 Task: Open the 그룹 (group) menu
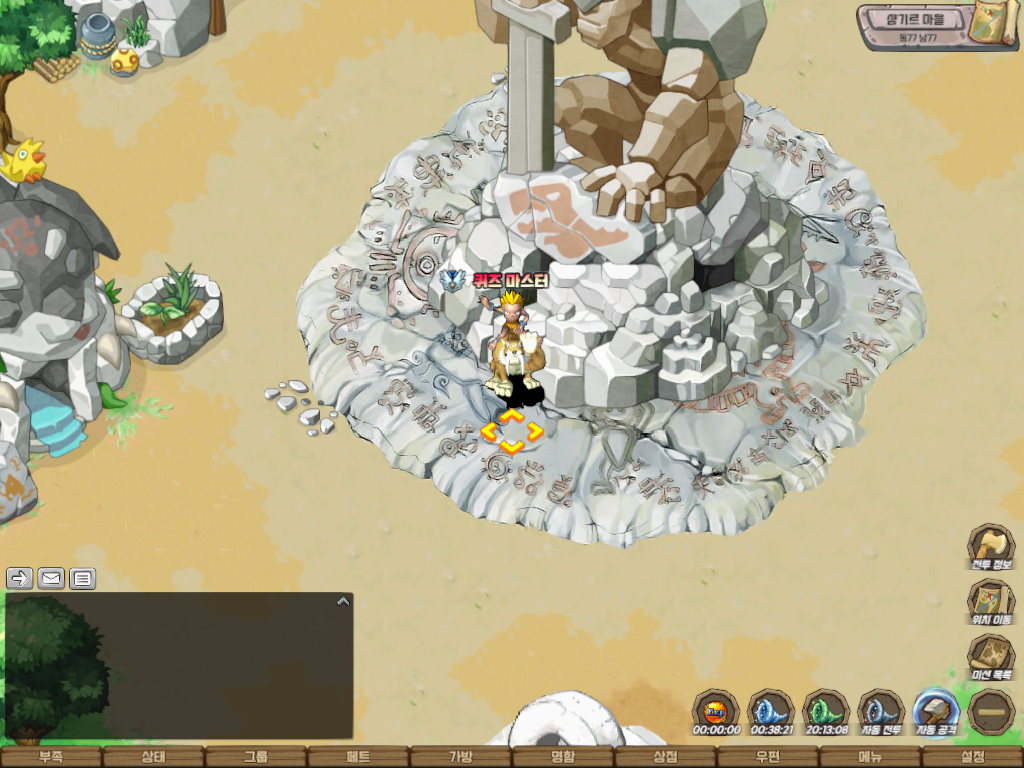[256, 757]
